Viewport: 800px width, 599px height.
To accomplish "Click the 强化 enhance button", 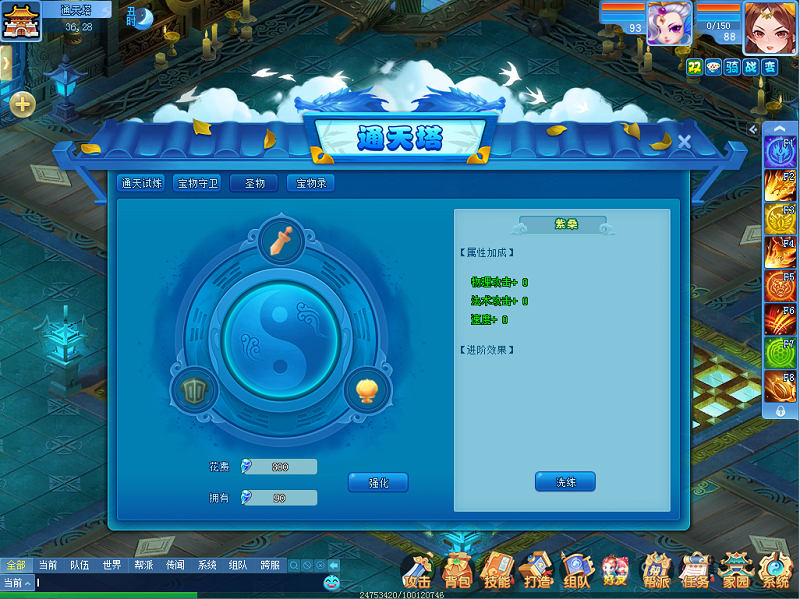I will coord(378,483).
